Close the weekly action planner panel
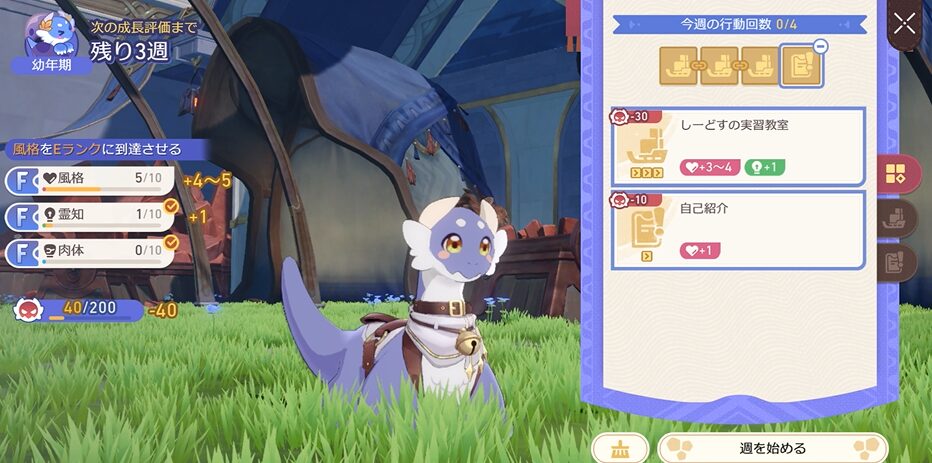Image resolution: width=932 pixels, height=463 pixels. 904,24
